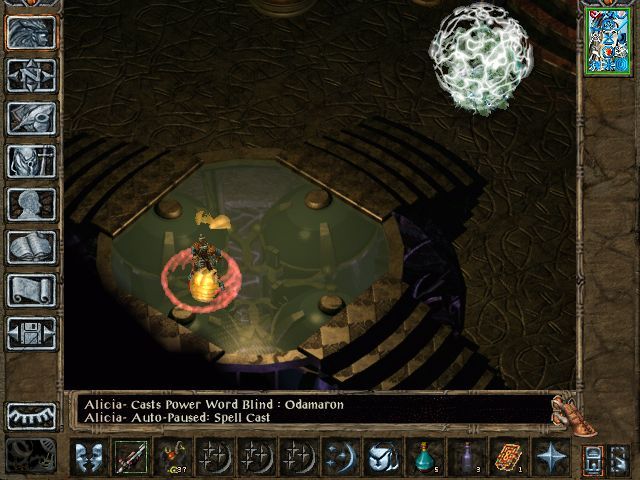Select Alicia's character portrait

606,40
